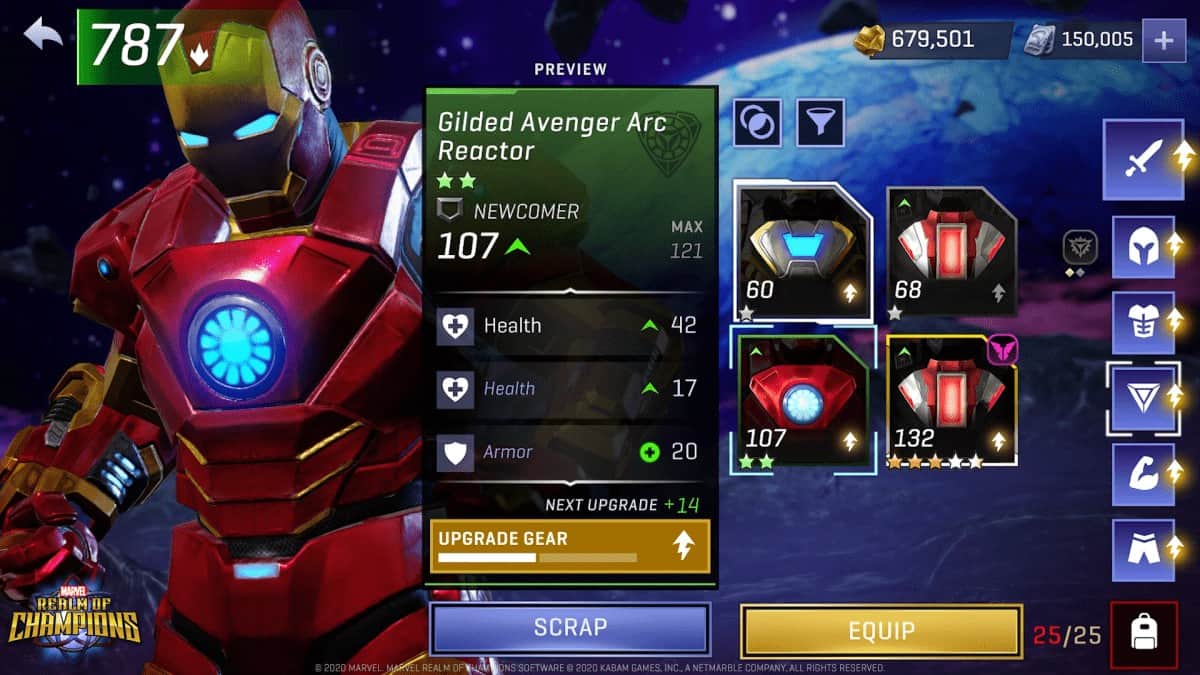The image size is (1200, 675).
Task: Switch to the leg gear category
Action: pos(1142,549)
